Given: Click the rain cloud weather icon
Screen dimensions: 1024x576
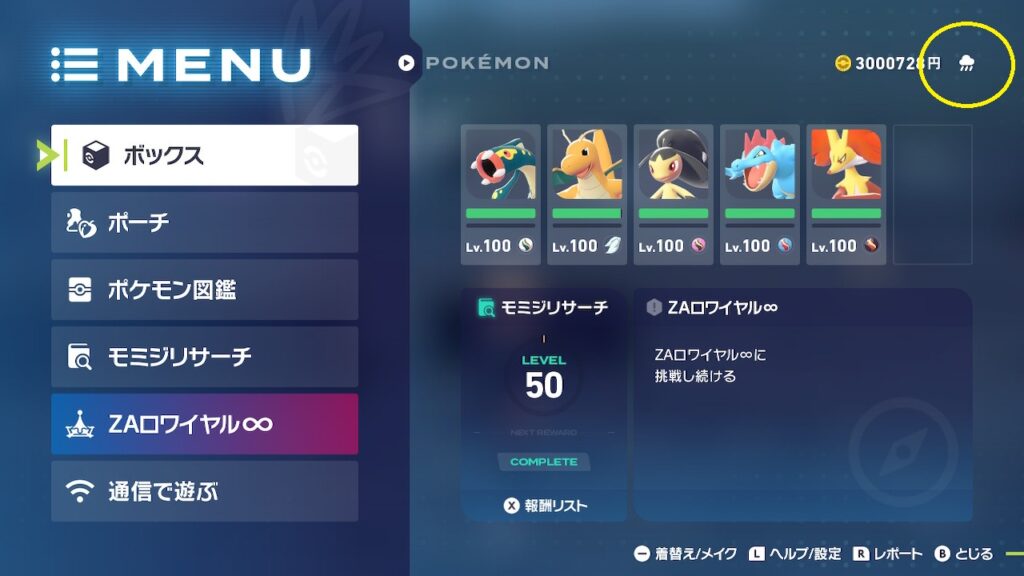Looking at the screenshot, I should (967, 64).
